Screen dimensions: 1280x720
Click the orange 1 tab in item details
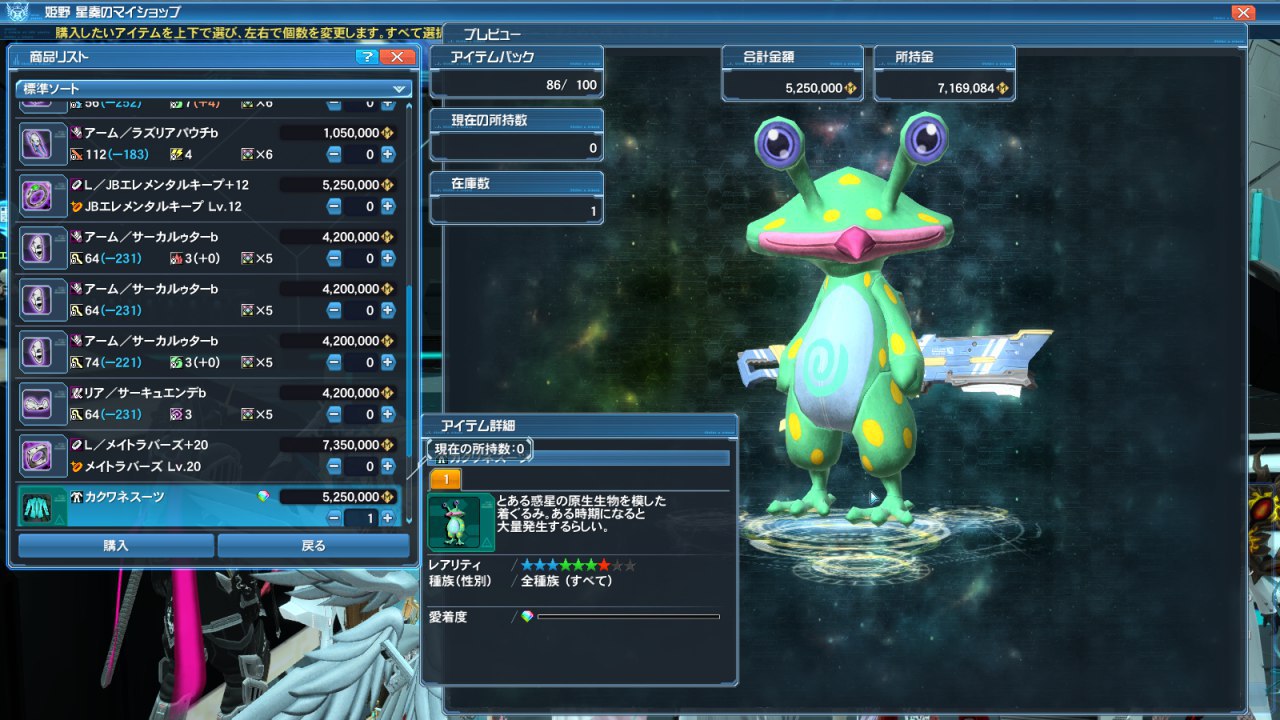[445, 480]
